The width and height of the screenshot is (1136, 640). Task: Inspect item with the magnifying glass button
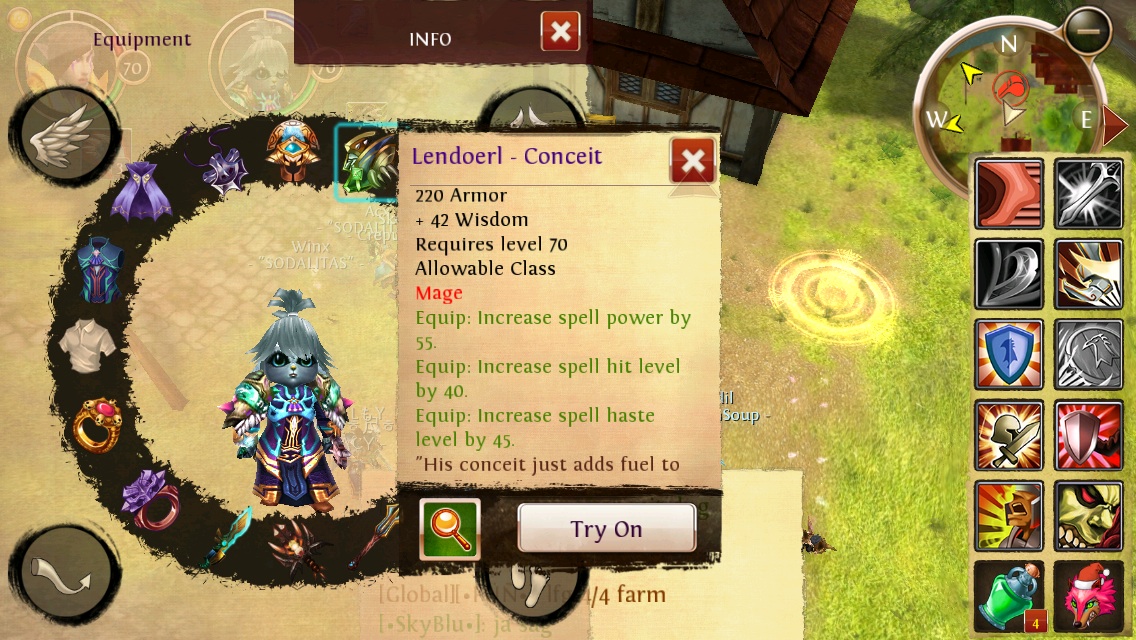450,528
